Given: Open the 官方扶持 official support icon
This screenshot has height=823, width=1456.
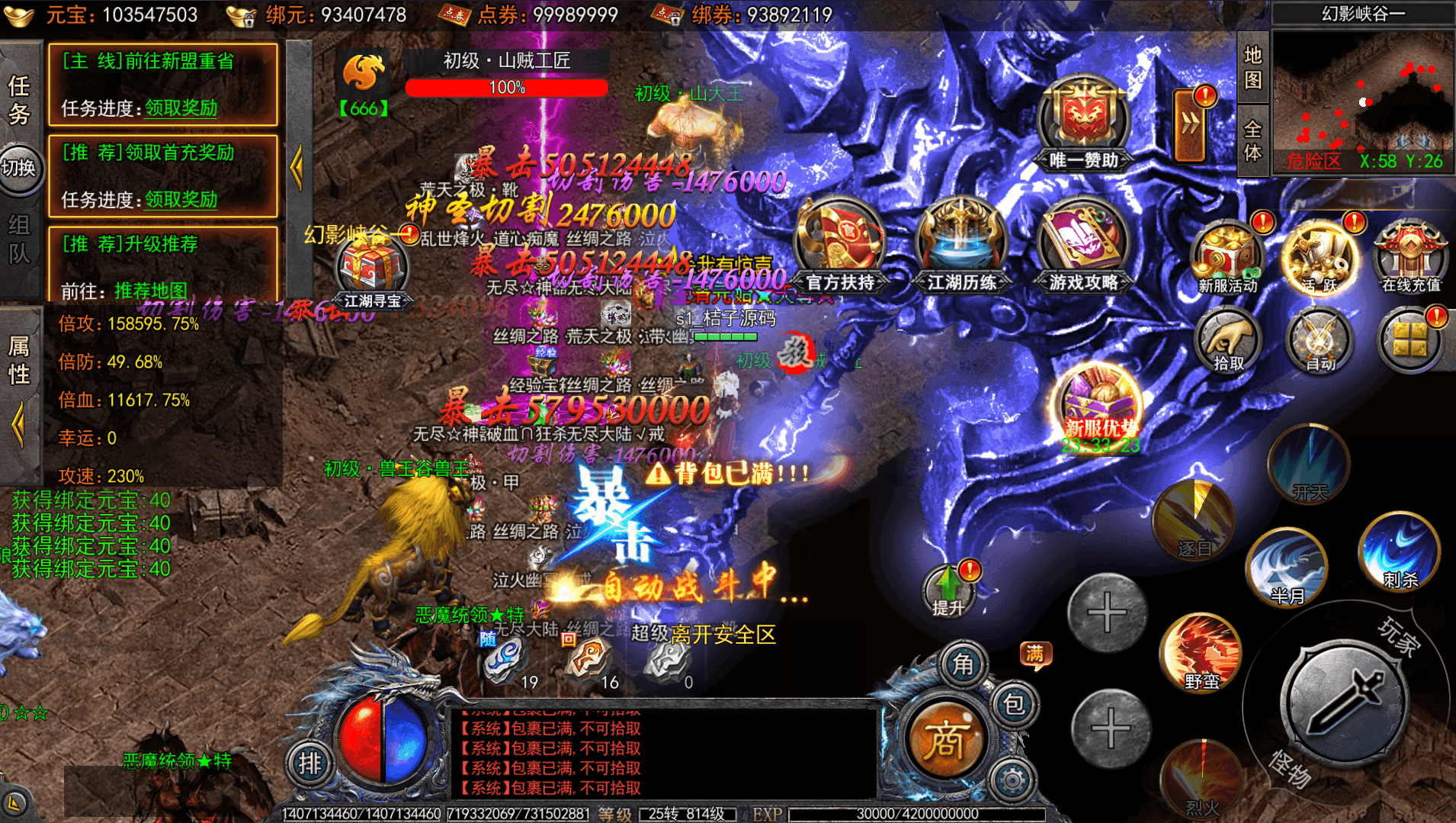Looking at the screenshot, I should click(839, 243).
